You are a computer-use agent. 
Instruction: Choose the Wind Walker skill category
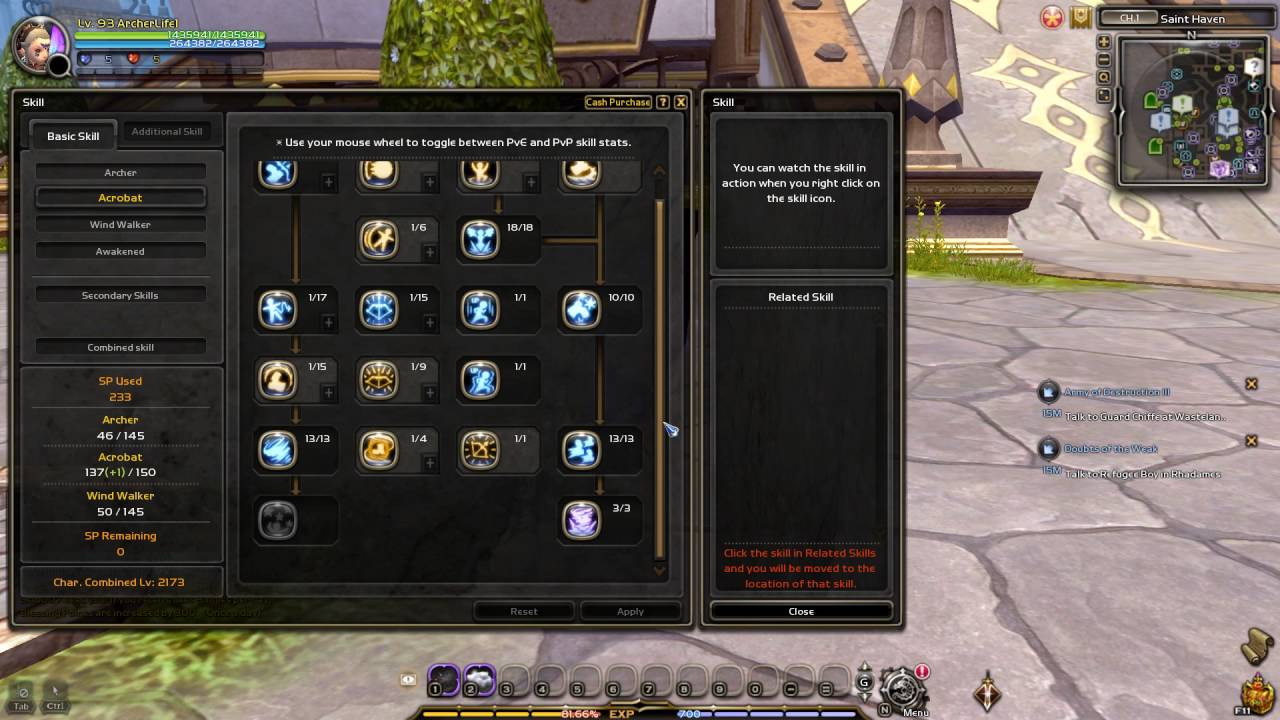(120, 225)
